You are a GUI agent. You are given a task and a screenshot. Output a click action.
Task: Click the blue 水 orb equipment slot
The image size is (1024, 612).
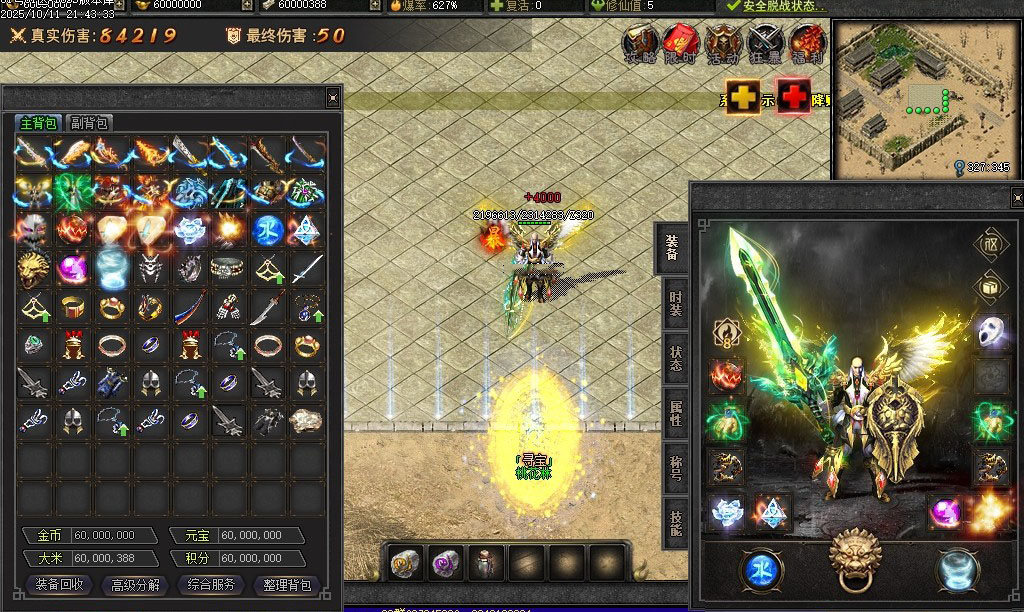(x=761, y=570)
